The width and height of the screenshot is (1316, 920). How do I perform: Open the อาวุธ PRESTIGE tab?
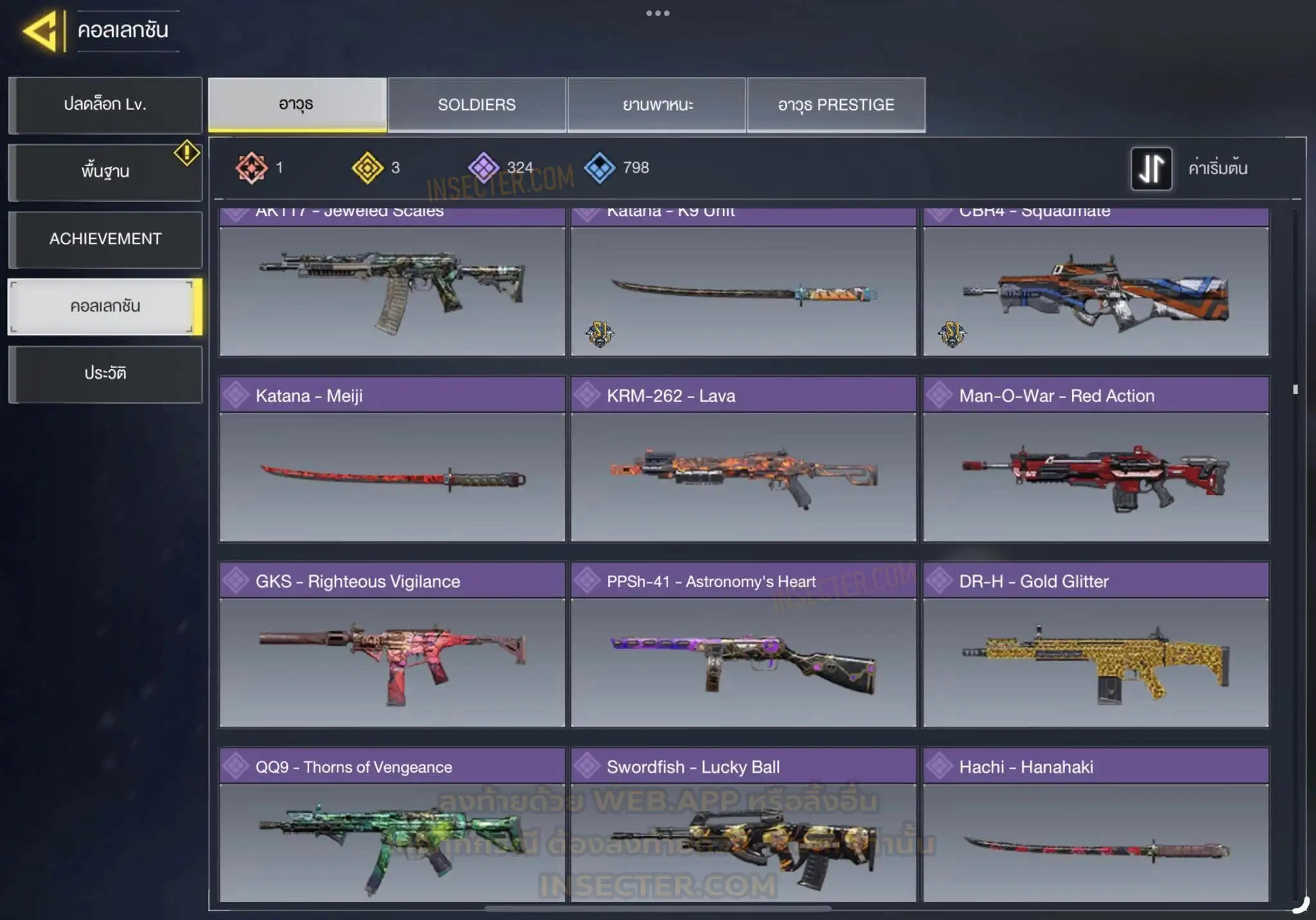click(x=836, y=105)
